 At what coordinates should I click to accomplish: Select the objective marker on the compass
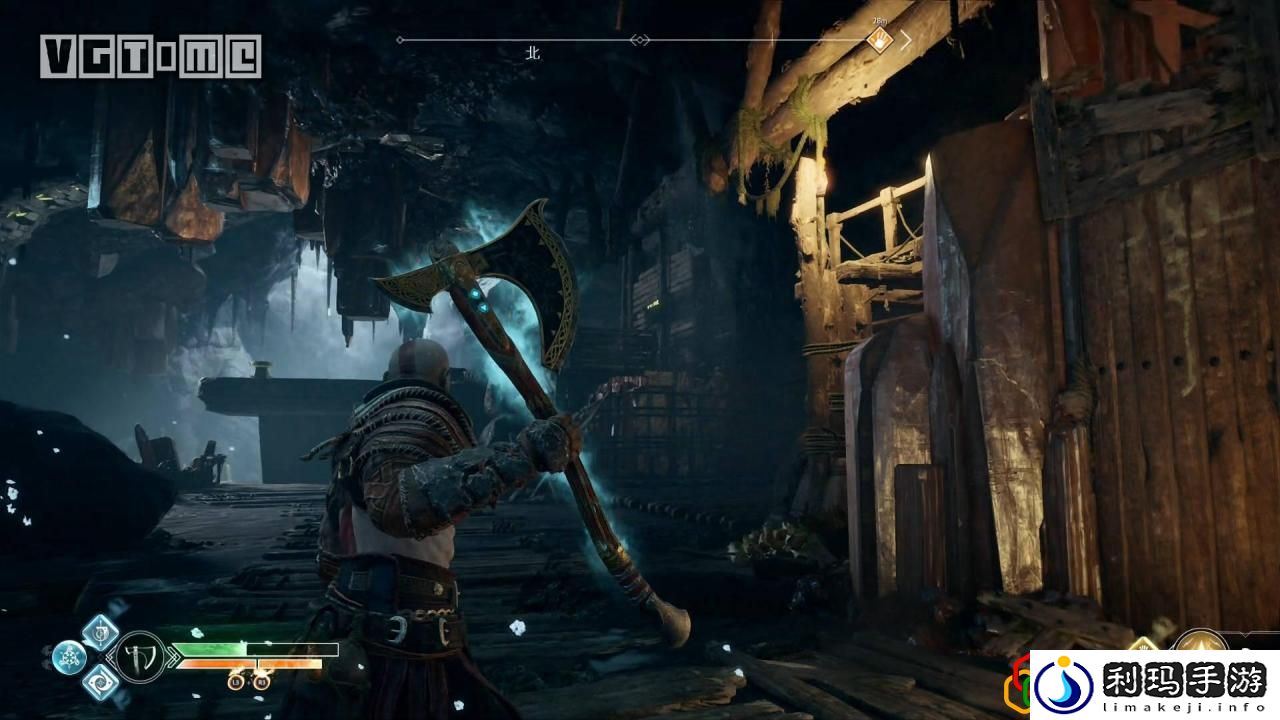878,40
